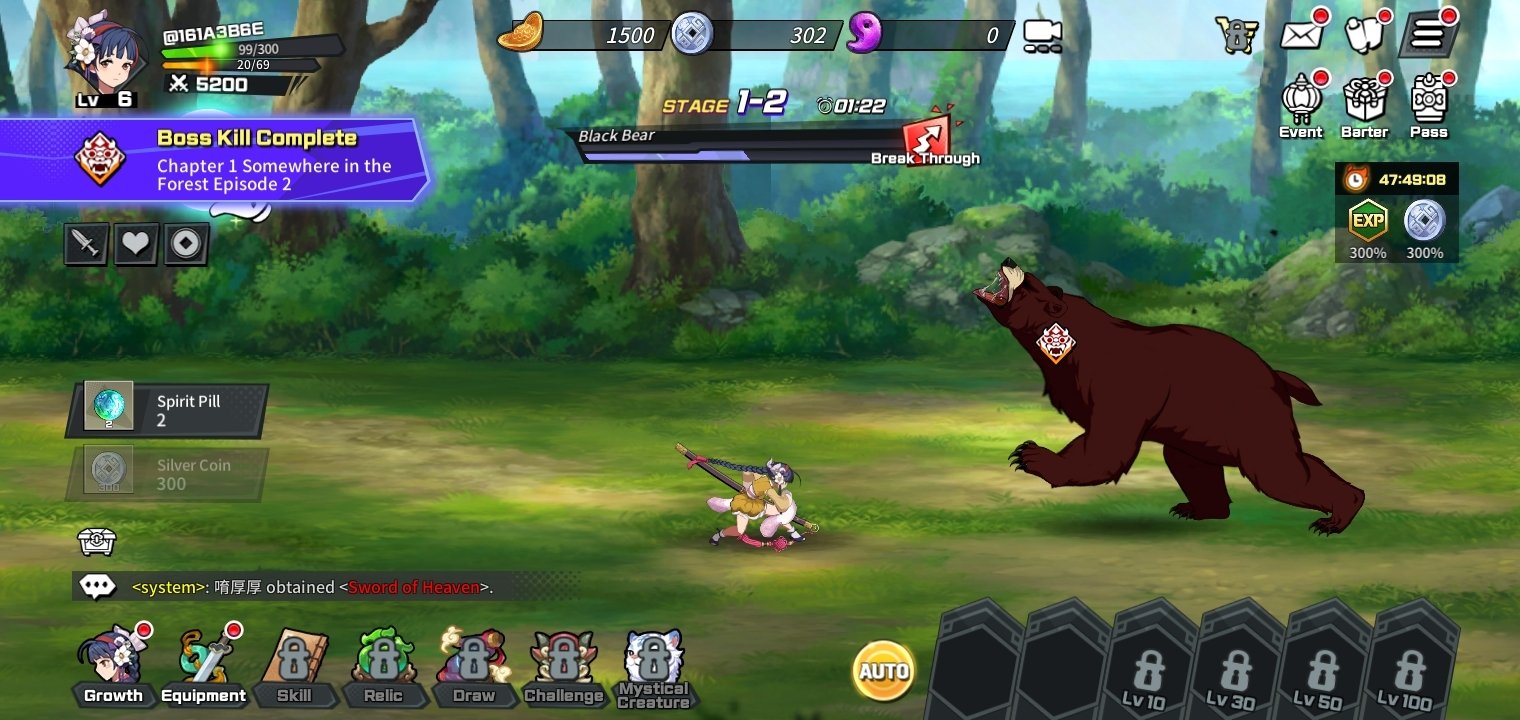Screen dimensions: 1520x720
Task: Open the Event menu
Action: coord(1300,106)
